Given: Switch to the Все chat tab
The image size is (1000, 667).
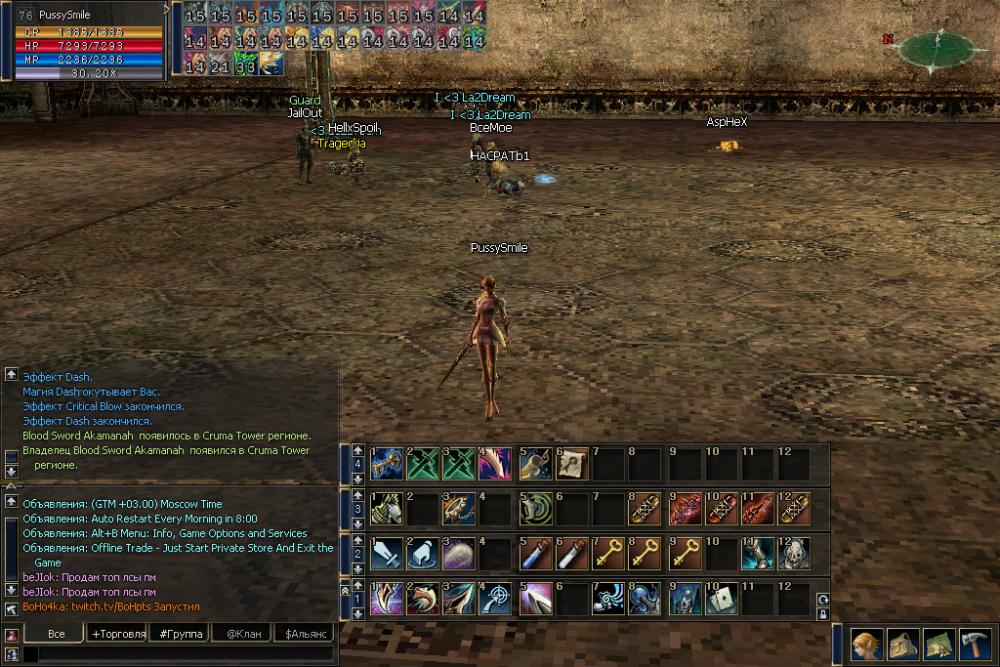Looking at the screenshot, I should pyautogui.click(x=56, y=634).
